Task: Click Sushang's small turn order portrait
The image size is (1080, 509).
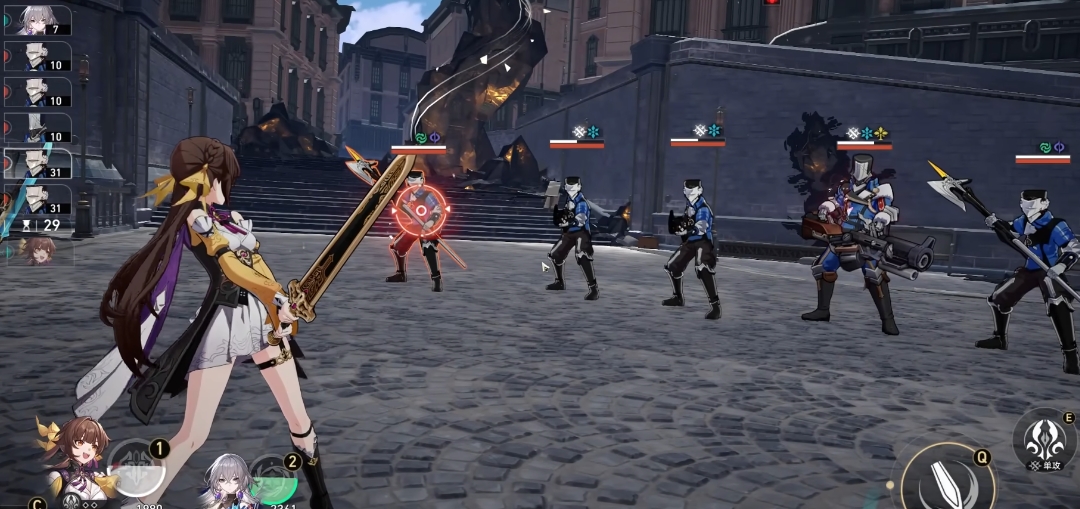Action: pyautogui.click(x=38, y=248)
